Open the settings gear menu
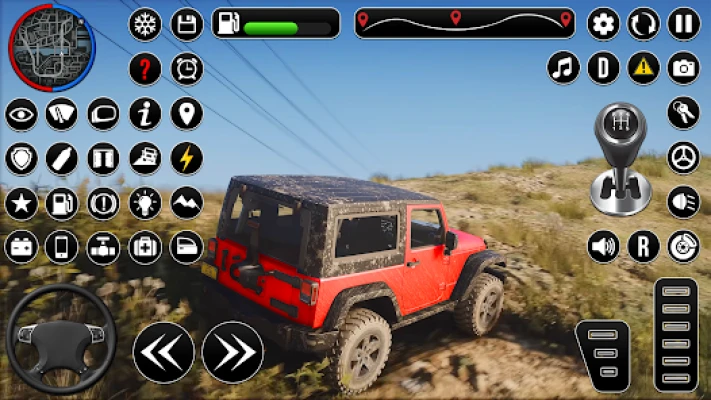This screenshot has width=711, height=400. pyautogui.click(x=603, y=23)
